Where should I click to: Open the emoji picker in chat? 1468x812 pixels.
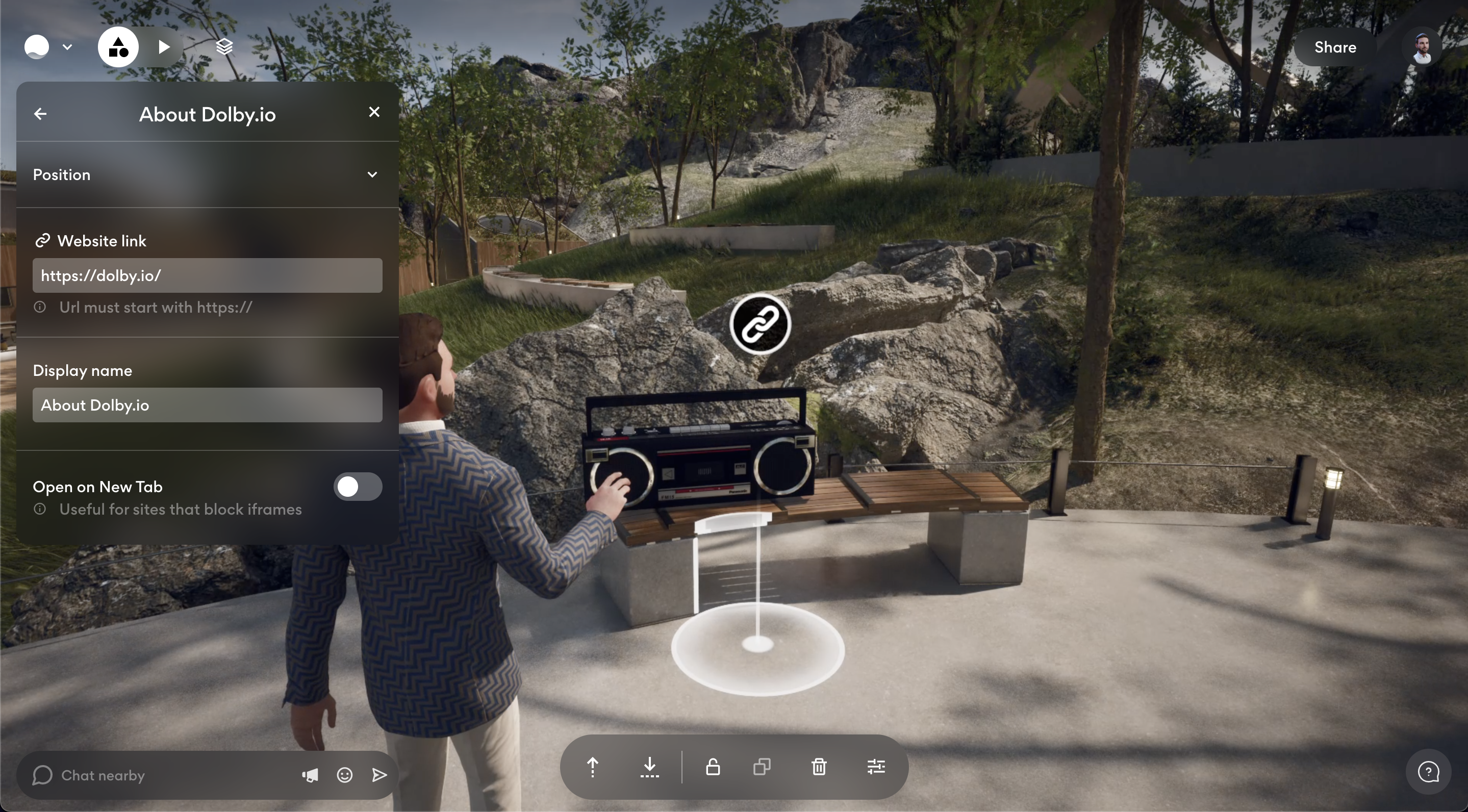(x=345, y=775)
